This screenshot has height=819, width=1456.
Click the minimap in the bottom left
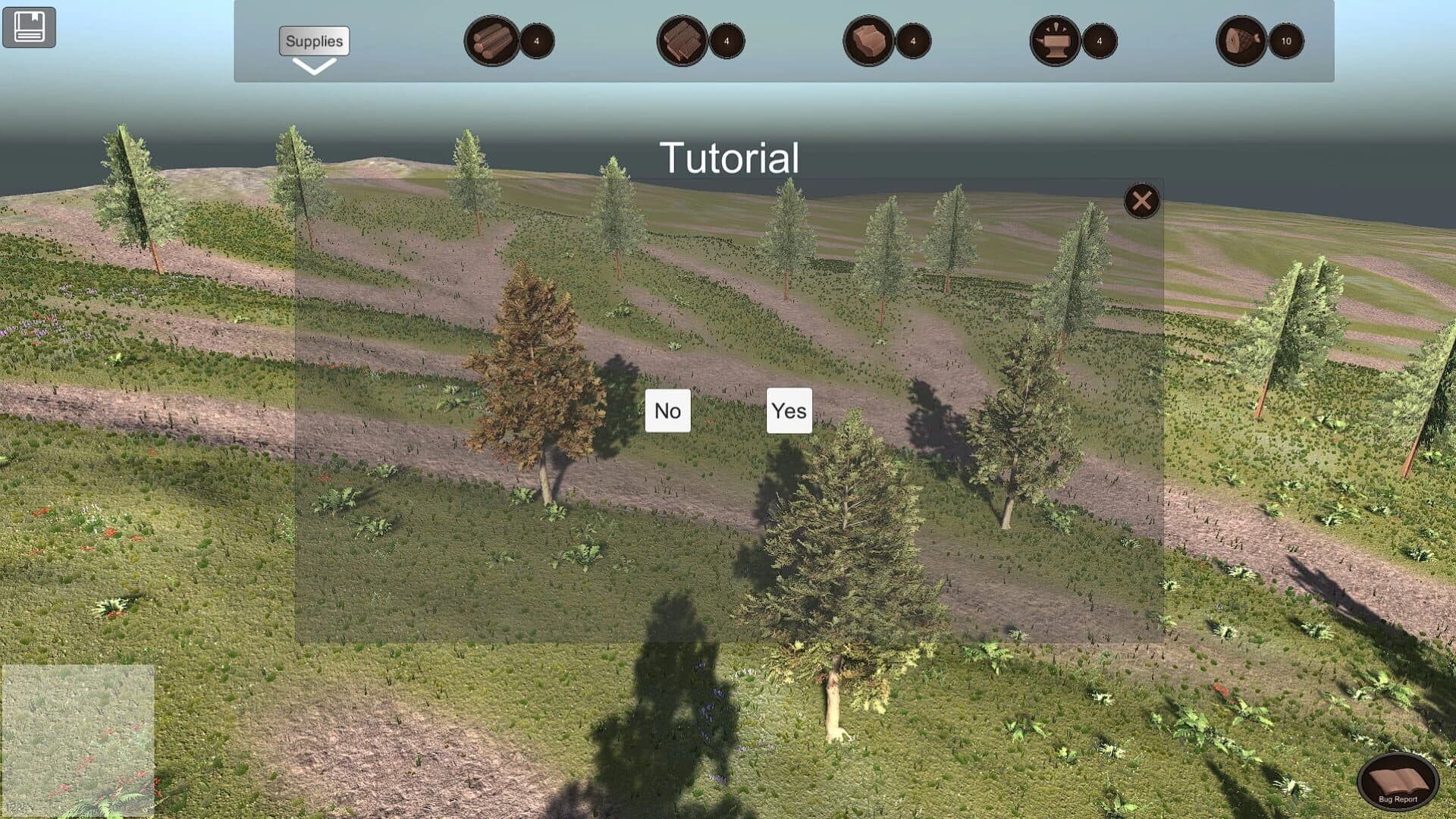click(x=80, y=739)
